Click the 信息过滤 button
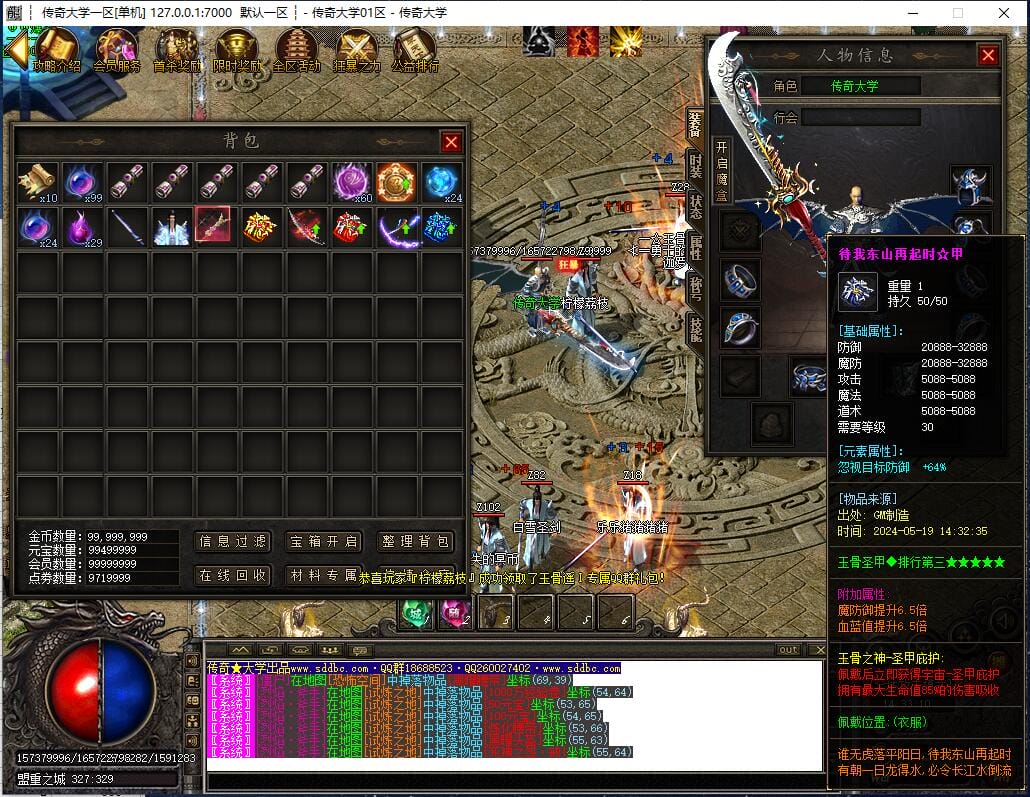Viewport: 1030px width, 797px height. [x=233, y=542]
